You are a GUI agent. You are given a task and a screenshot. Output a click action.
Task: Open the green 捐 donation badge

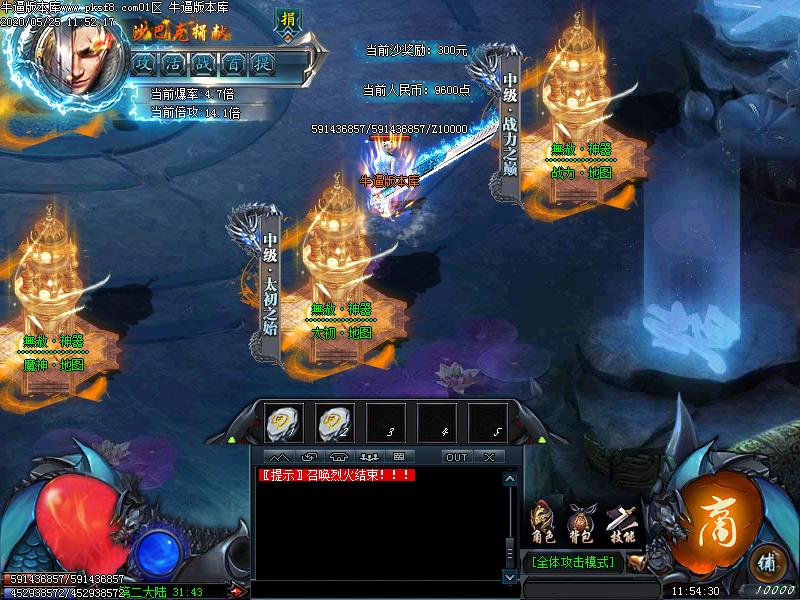288,21
